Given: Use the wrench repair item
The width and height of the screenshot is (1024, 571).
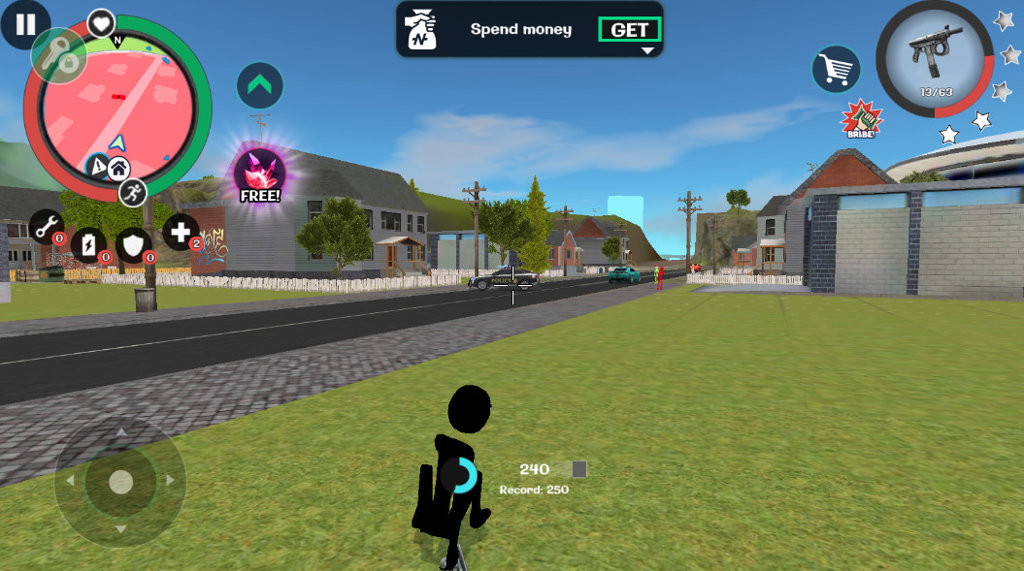Looking at the screenshot, I should click(x=46, y=227).
